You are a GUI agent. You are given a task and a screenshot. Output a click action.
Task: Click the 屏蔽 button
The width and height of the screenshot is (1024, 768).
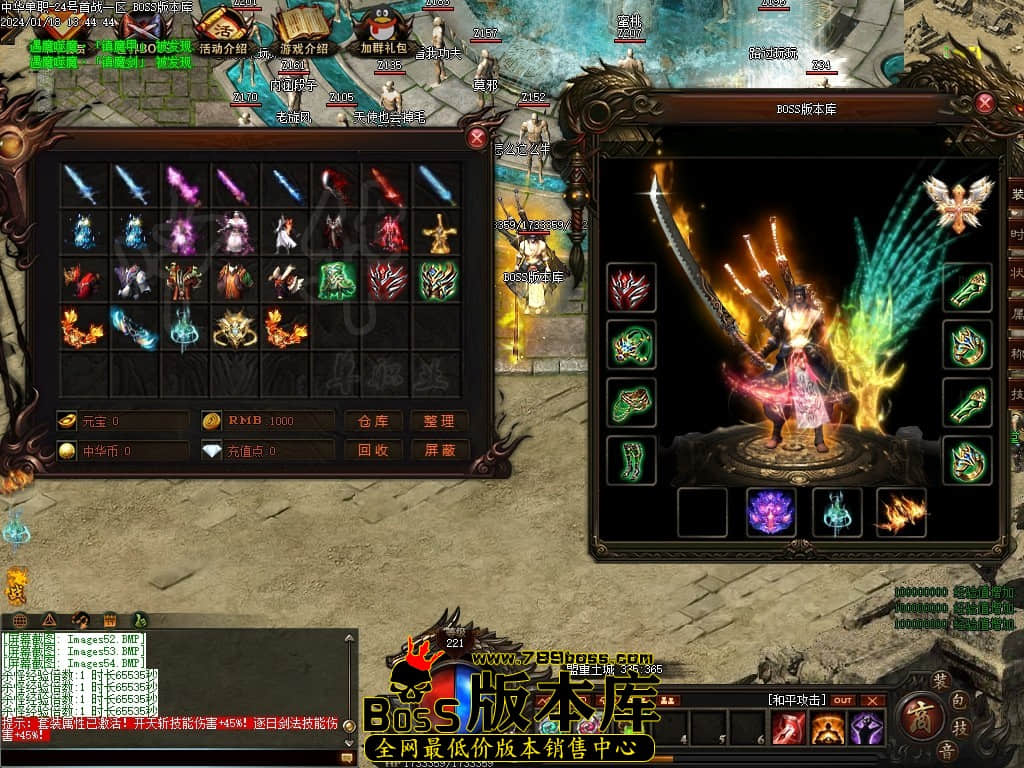click(439, 450)
